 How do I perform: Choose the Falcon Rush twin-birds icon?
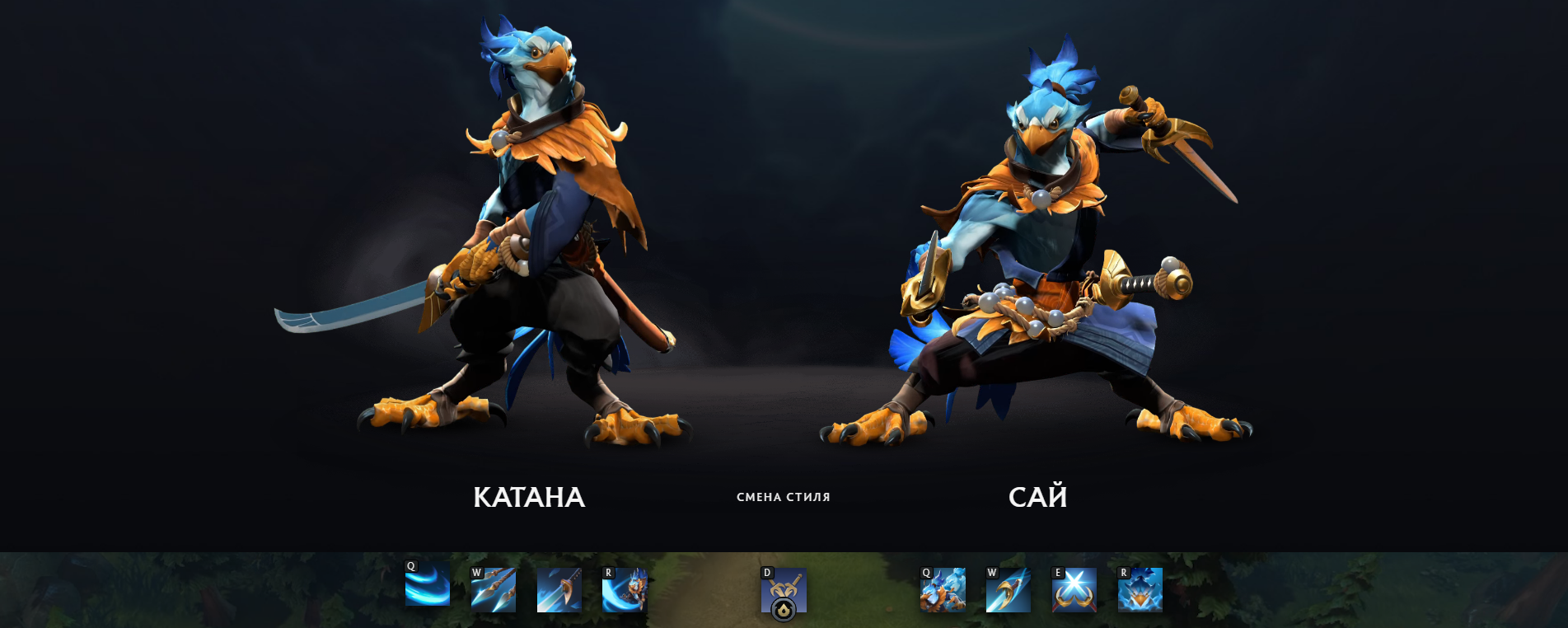[943, 589]
